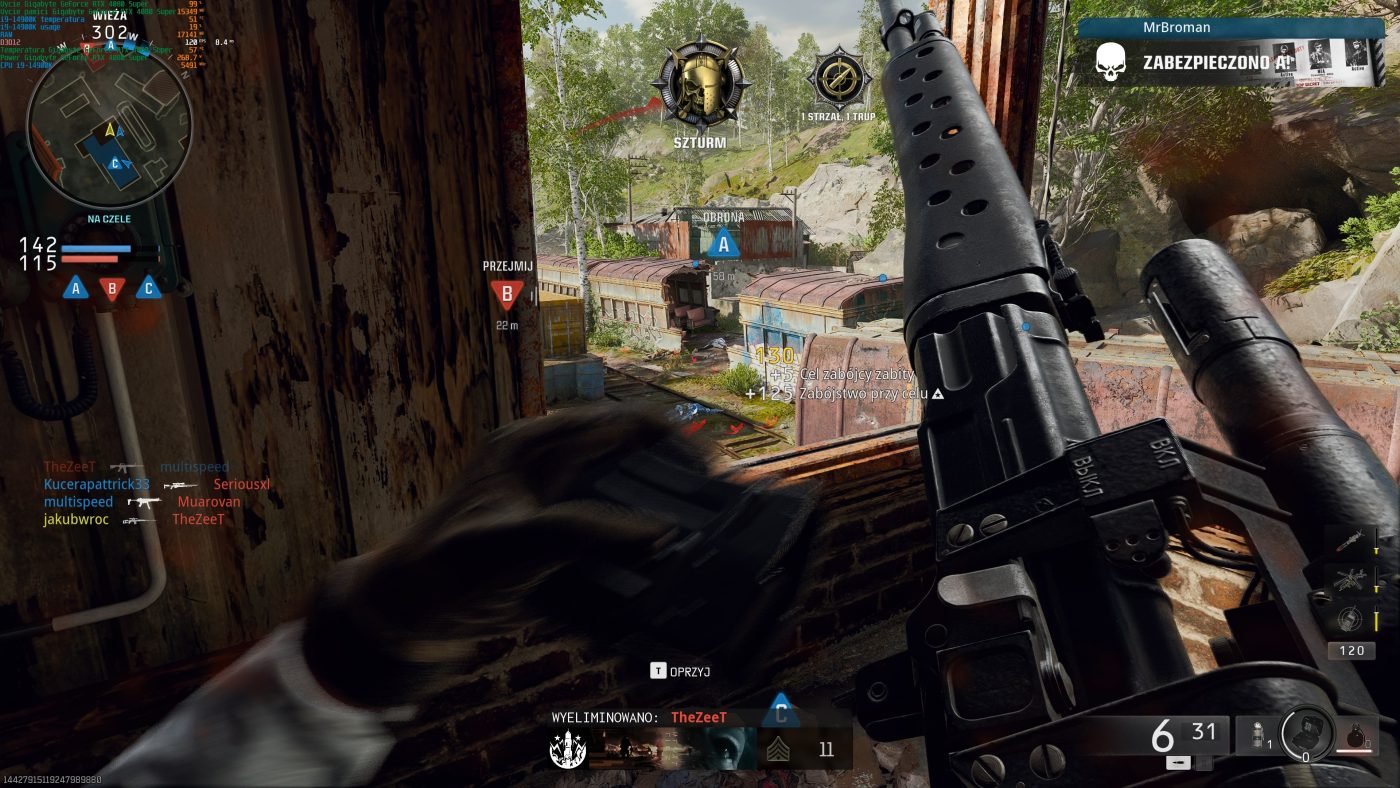Click the Obrona A objective marker
This screenshot has width=1400, height=788.
click(x=723, y=243)
